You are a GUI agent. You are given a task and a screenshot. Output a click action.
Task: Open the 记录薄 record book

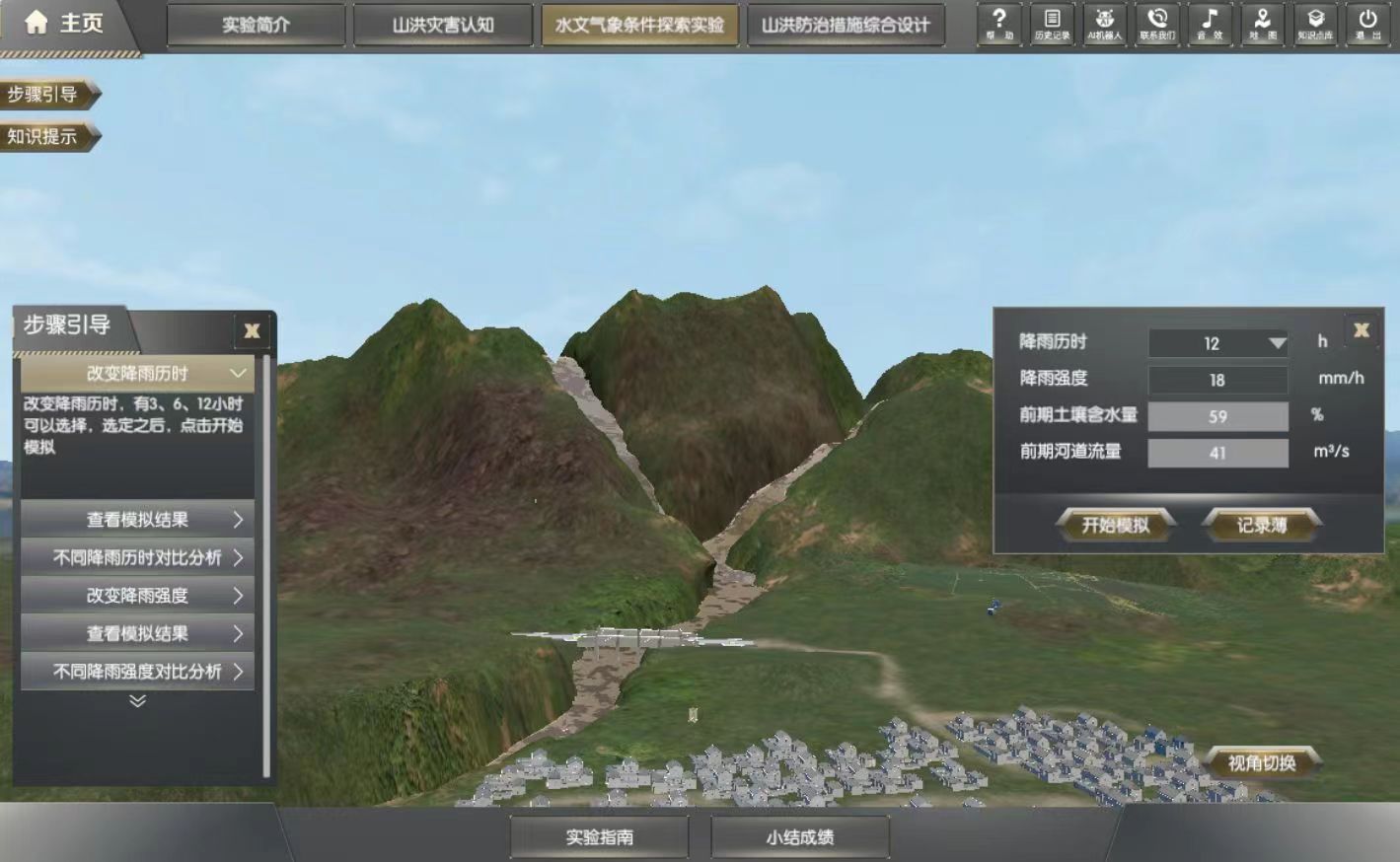tap(1261, 525)
